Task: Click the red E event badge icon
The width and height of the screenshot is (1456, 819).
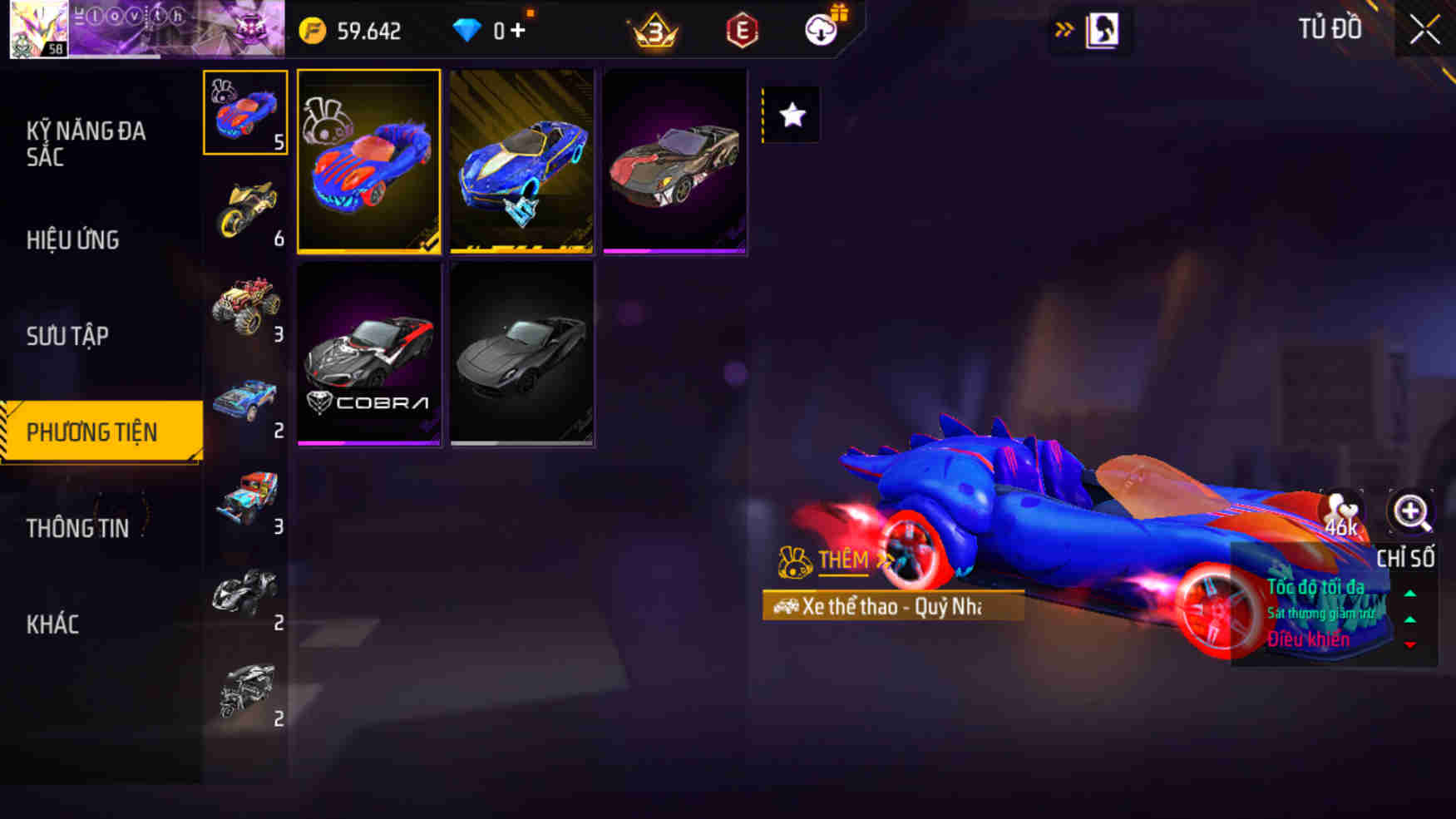Action: click(743, 33)
